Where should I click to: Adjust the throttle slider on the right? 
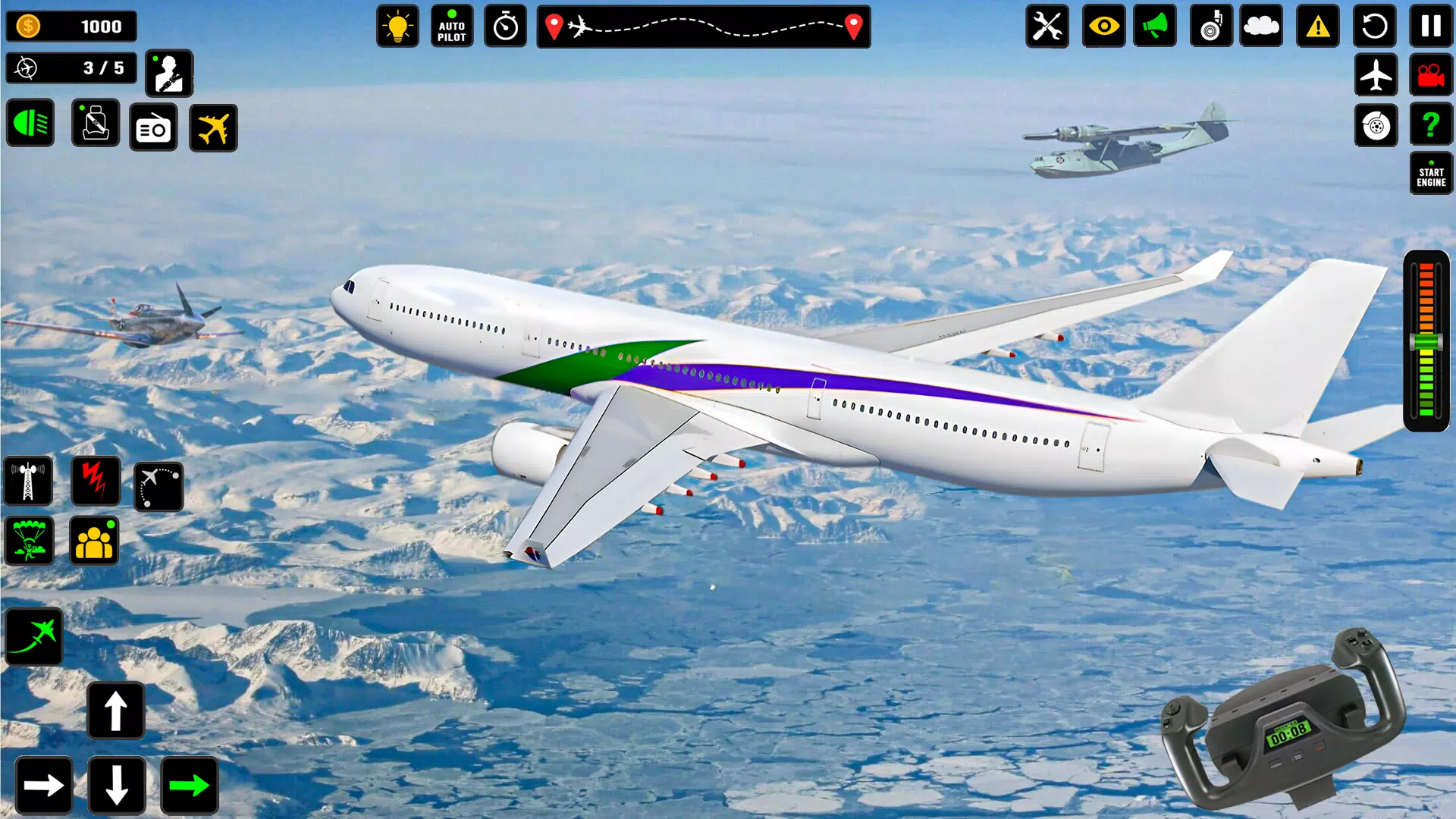click(1429, 343)
